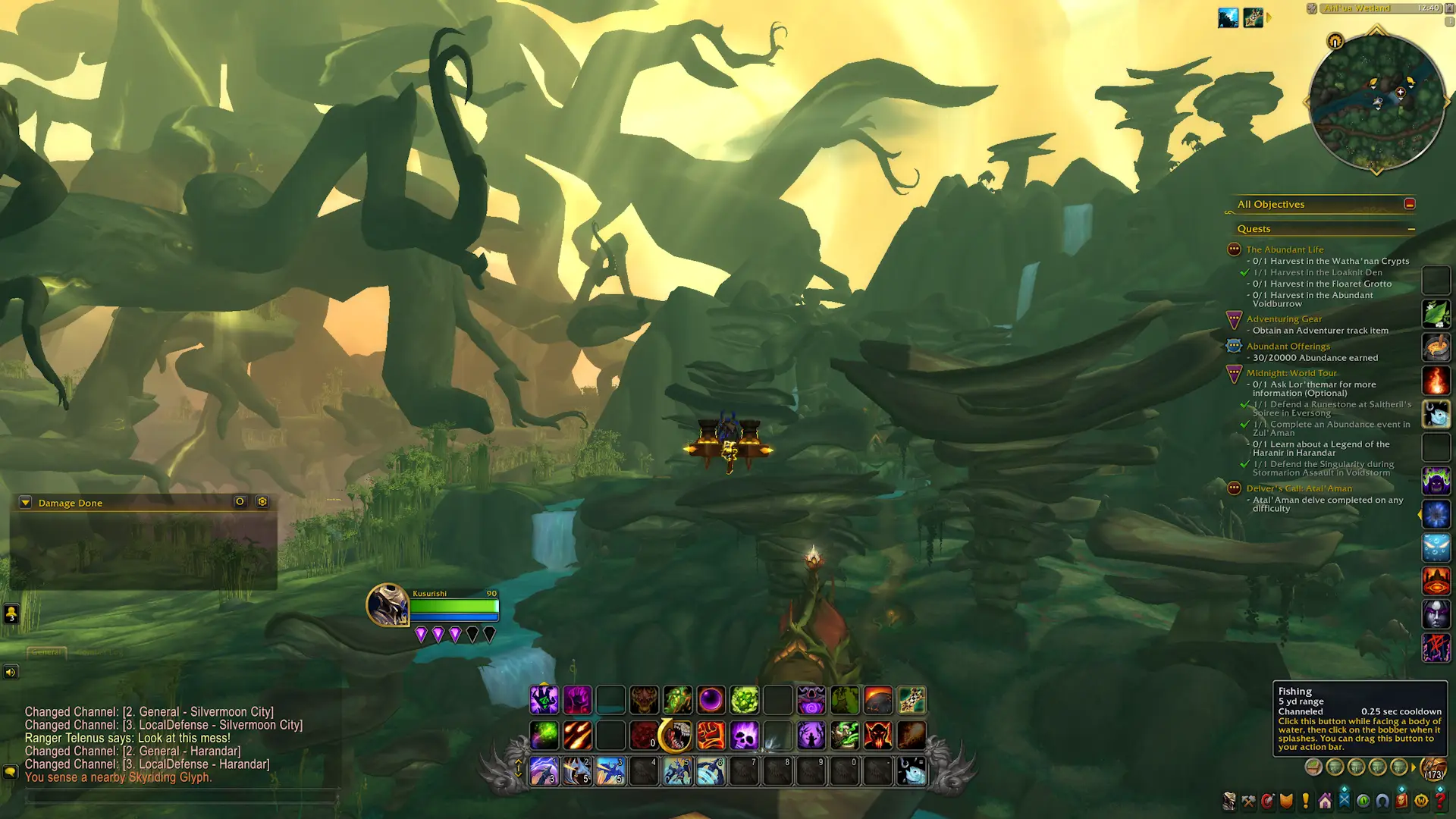Open the housing micro menu button

pos(1325,801)
